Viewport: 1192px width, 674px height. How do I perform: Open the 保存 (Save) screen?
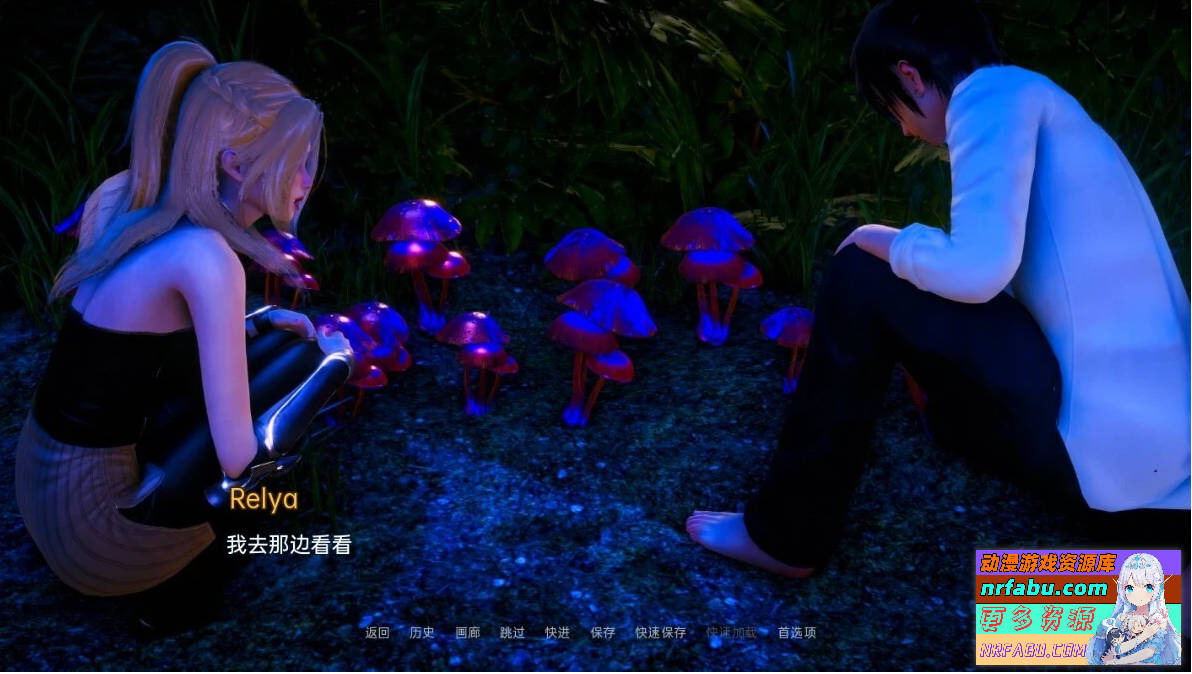603,633
